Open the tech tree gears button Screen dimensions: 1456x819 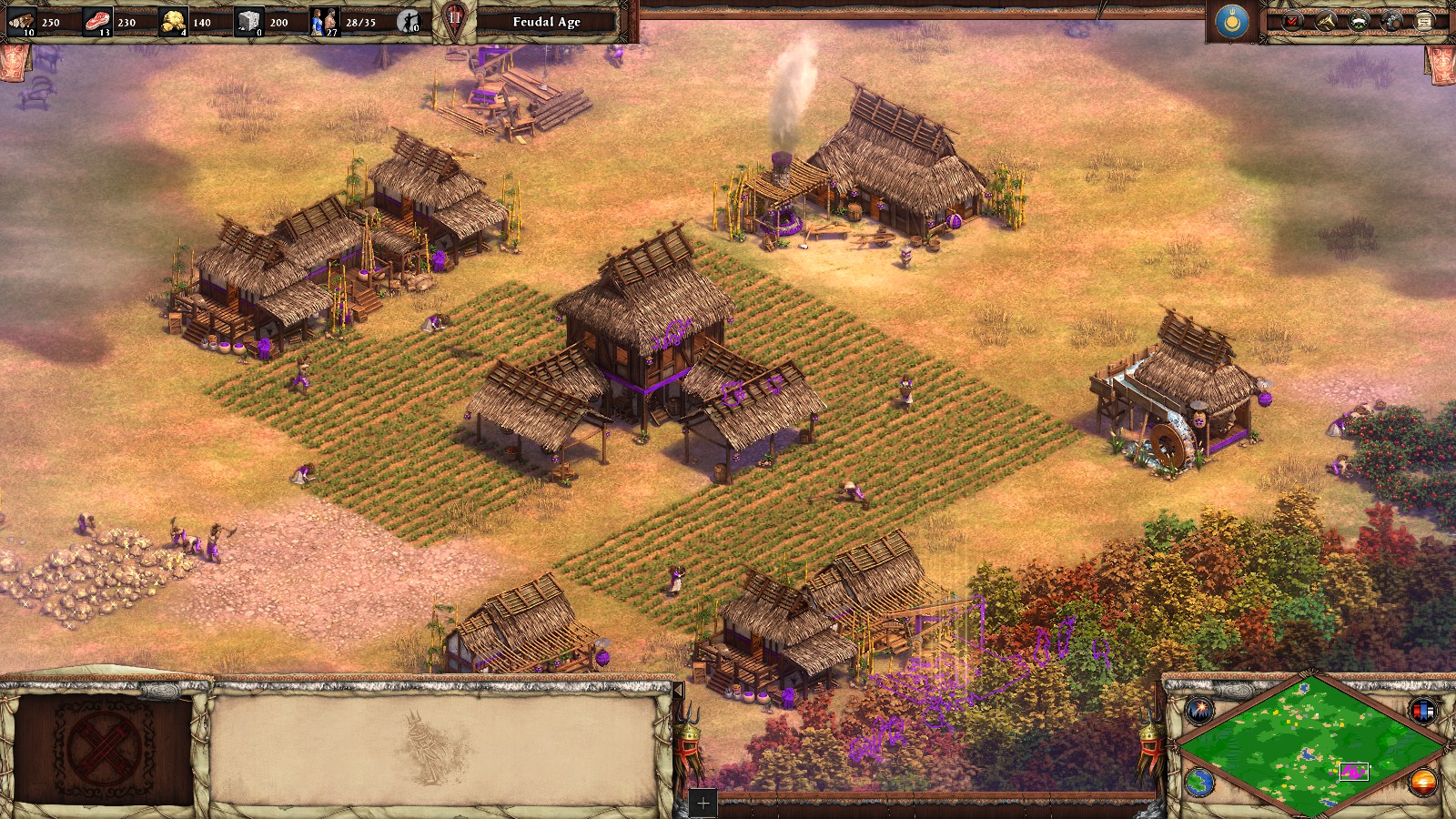[x=1392, y=21]
